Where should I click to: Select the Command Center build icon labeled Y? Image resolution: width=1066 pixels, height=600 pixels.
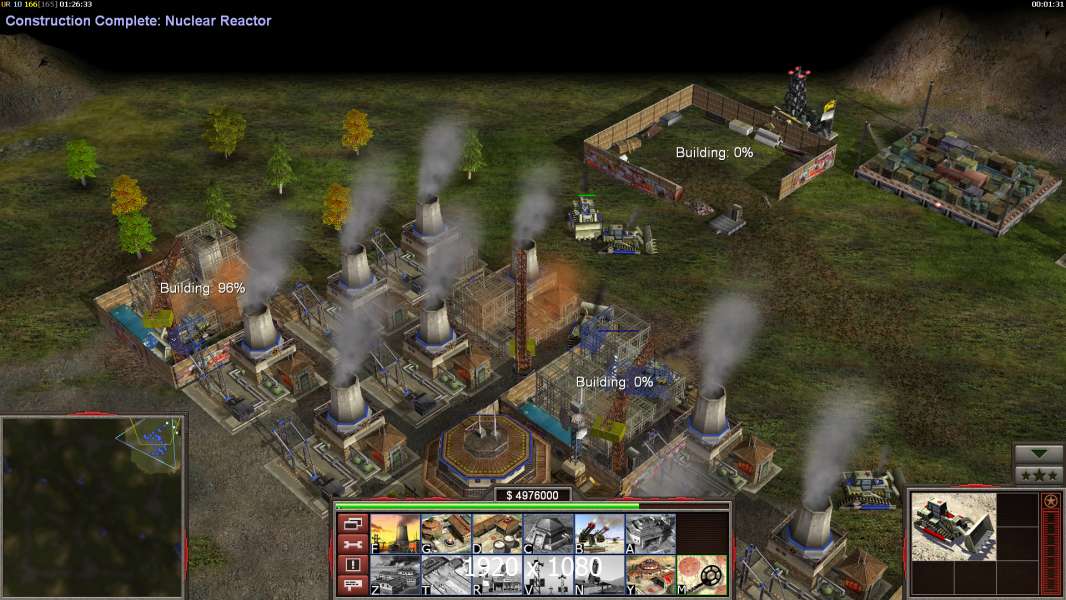650,575
